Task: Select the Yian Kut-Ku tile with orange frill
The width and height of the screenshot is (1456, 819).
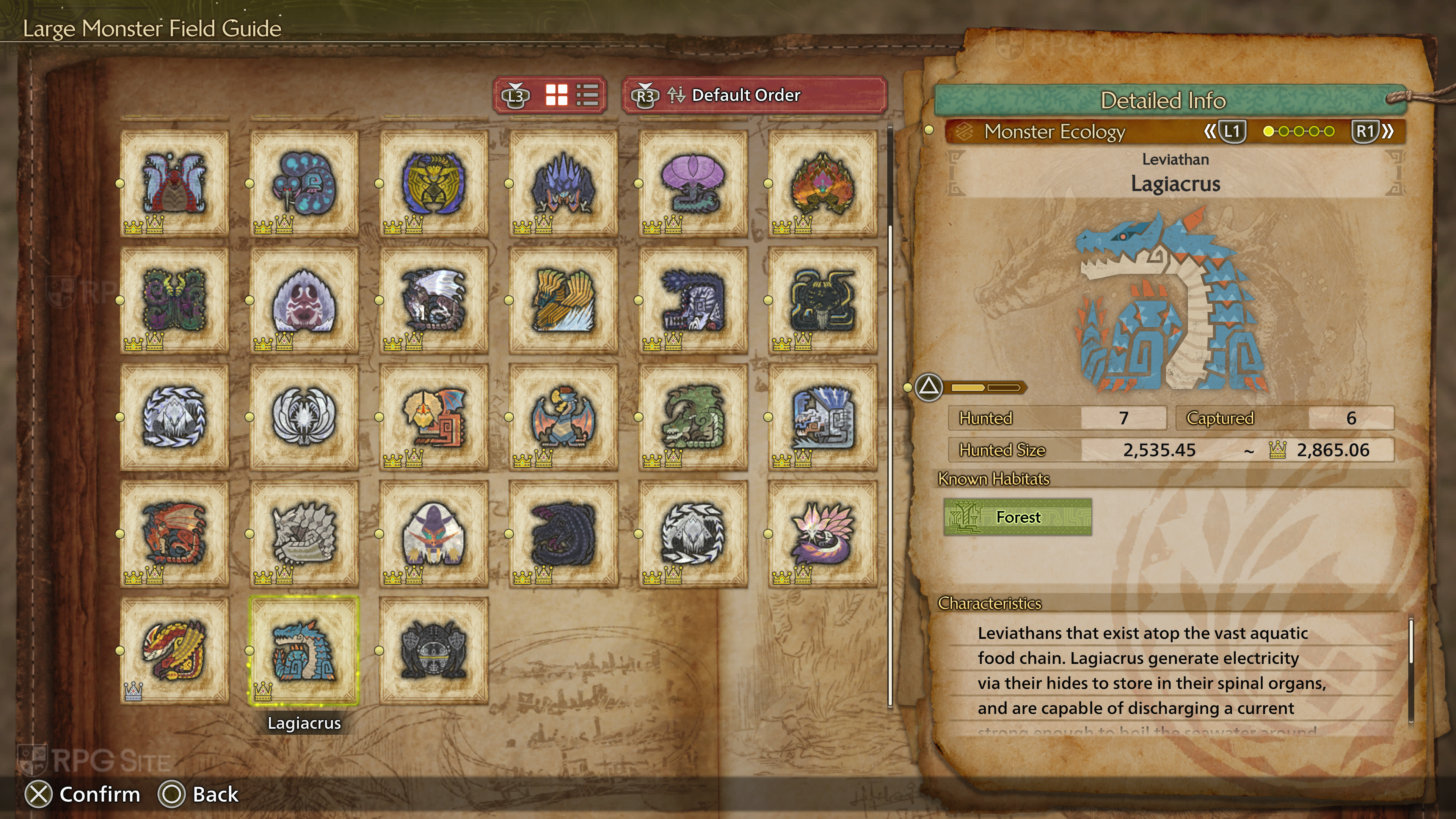Action: pos(433,417)
